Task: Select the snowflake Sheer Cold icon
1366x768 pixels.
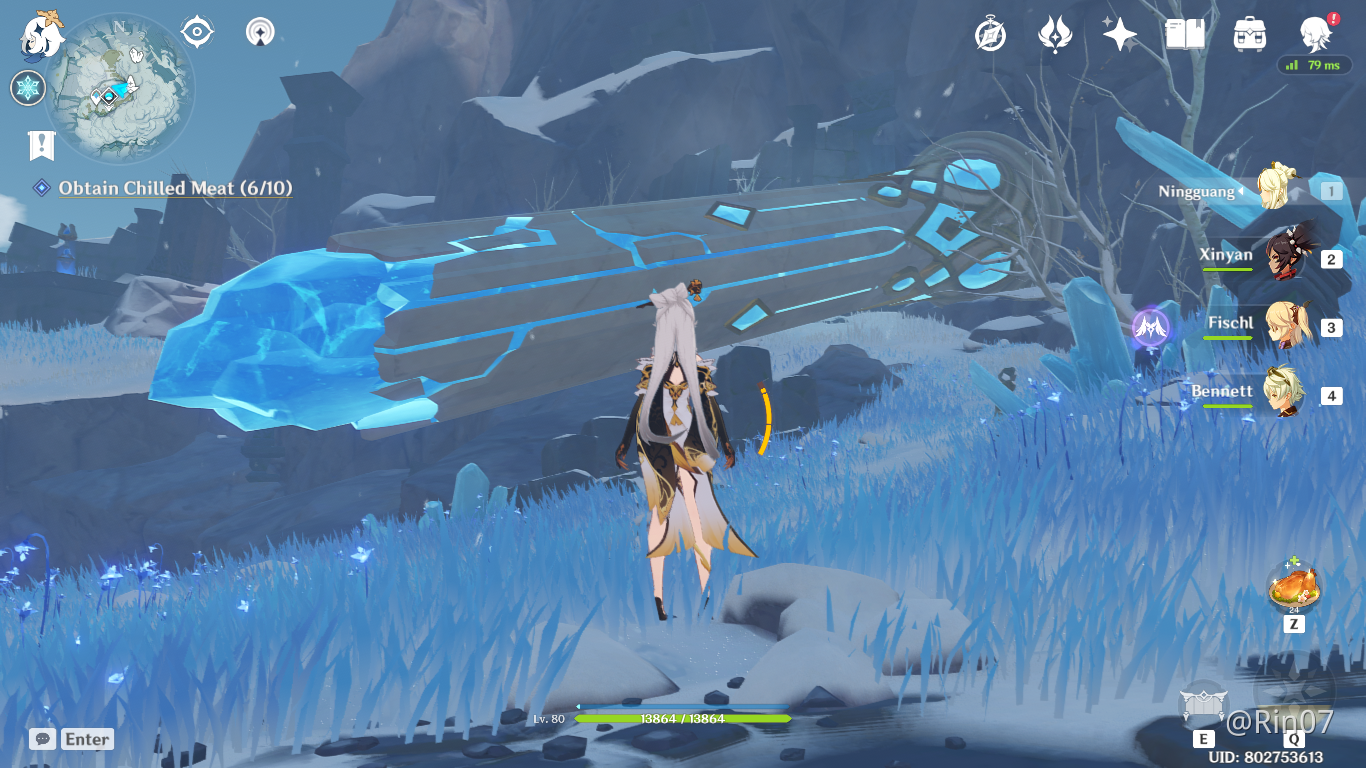Action: coord(28,88)
